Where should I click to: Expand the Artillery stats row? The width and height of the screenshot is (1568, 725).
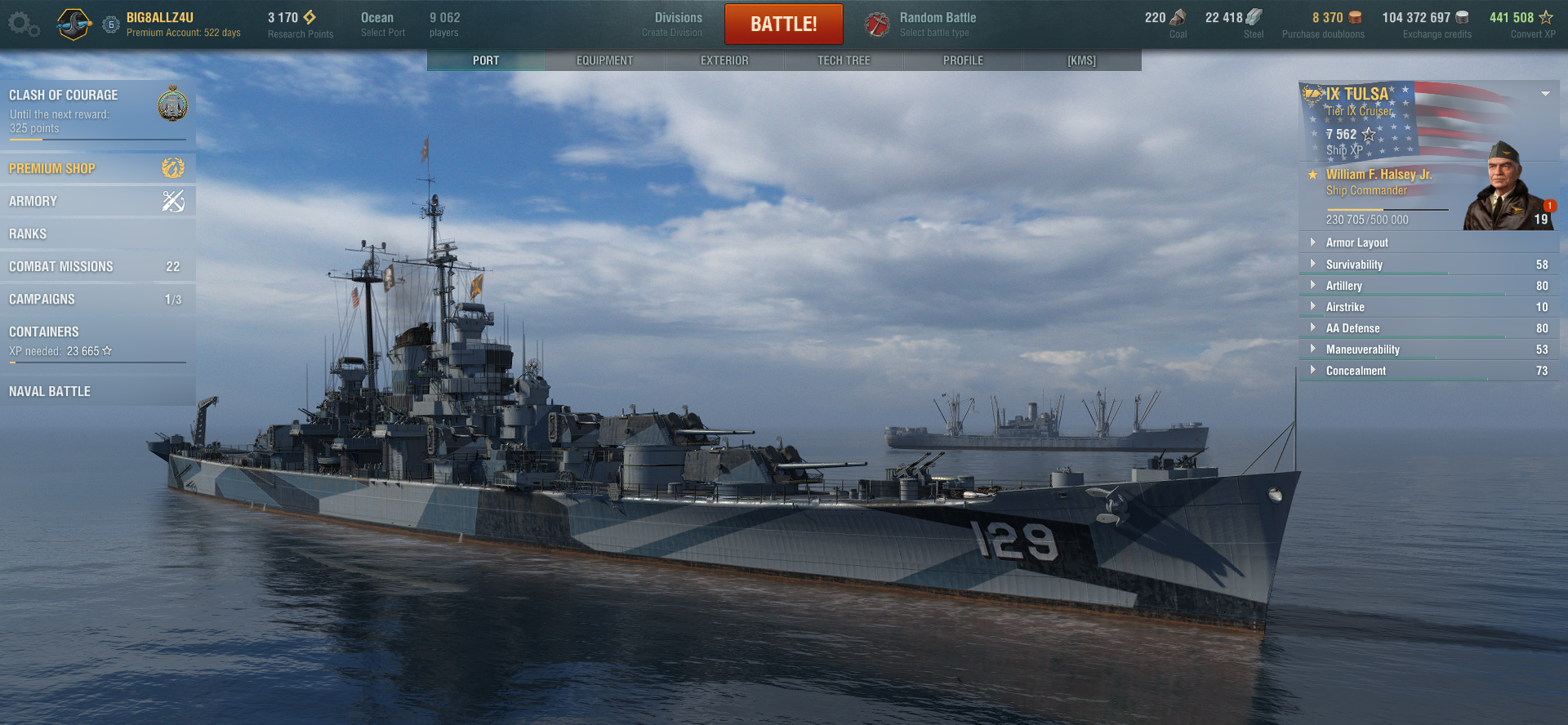[x=1344, y=286]
